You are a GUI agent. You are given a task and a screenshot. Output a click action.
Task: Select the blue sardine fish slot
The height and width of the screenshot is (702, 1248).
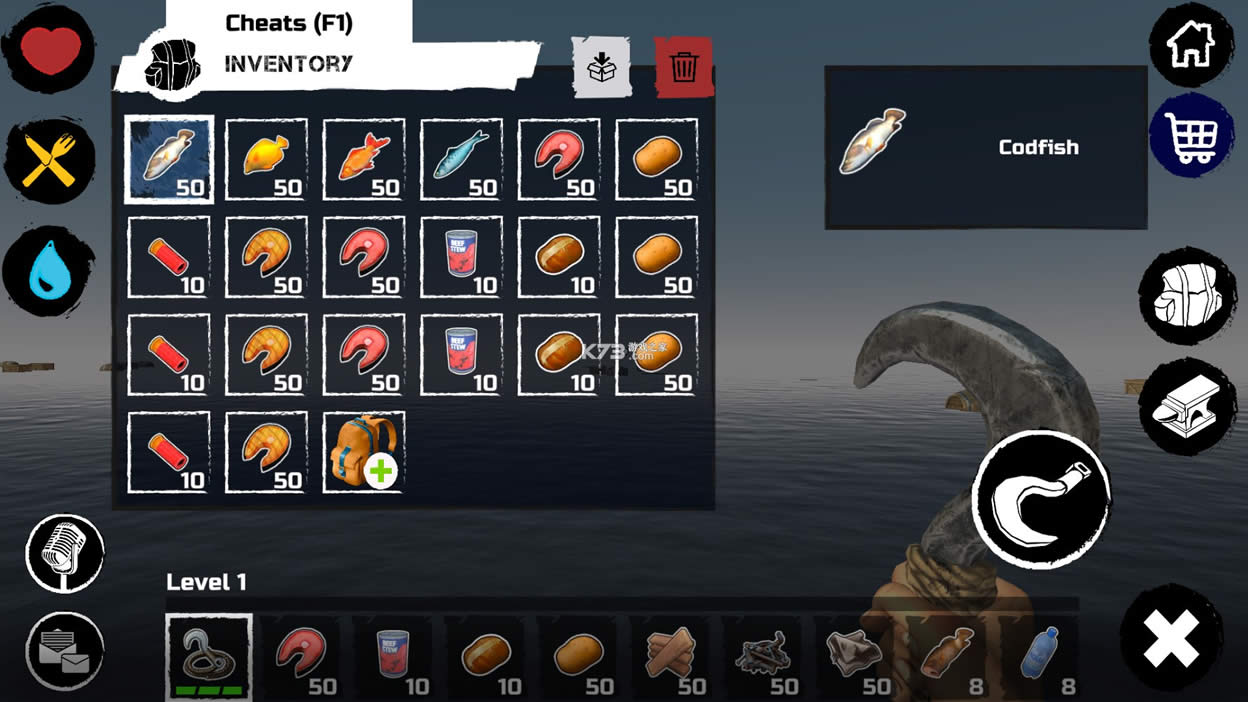pyautogui.click(x=462, y=160)
